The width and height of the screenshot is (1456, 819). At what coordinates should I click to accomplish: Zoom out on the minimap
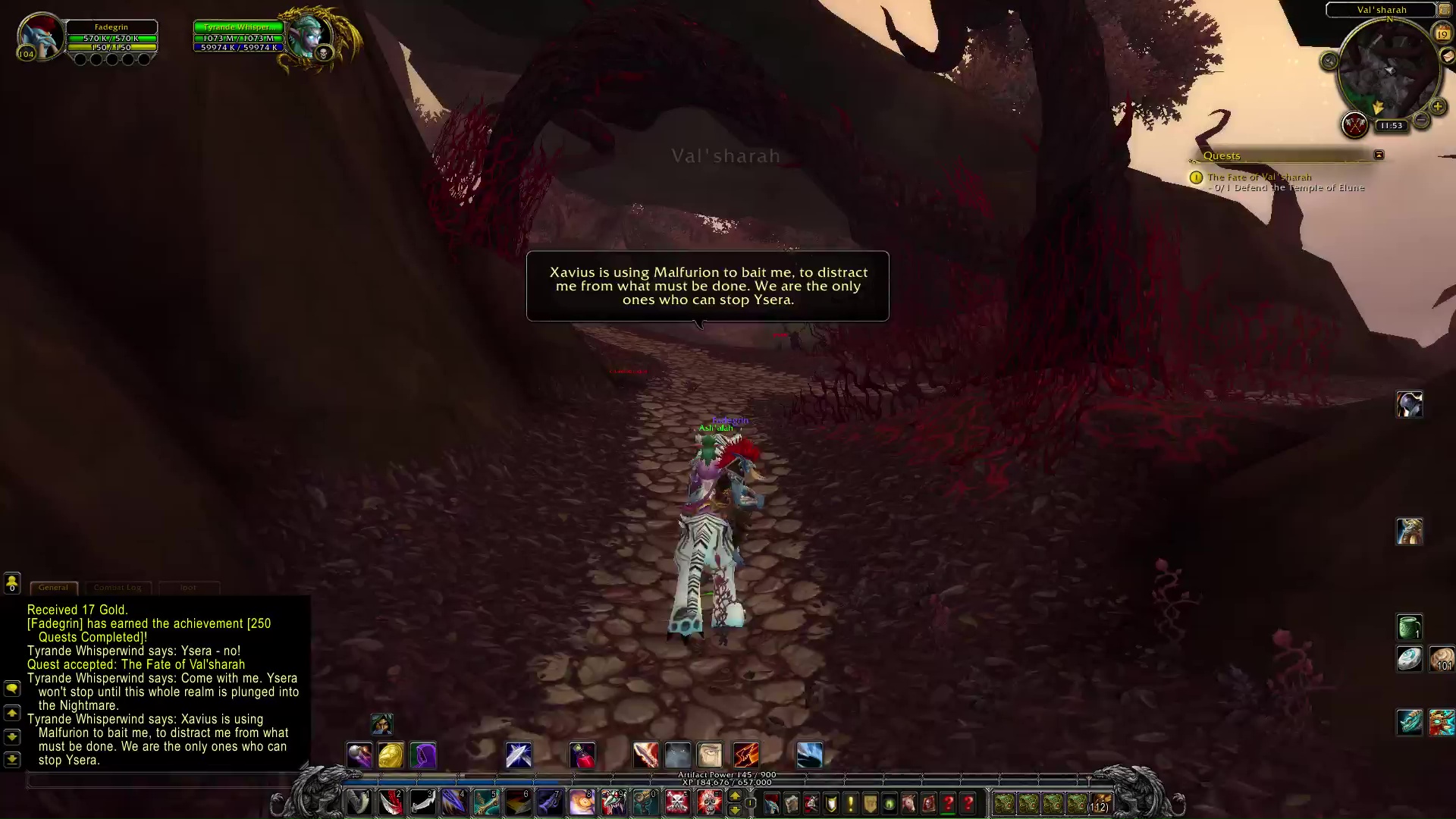point(1422,120)
